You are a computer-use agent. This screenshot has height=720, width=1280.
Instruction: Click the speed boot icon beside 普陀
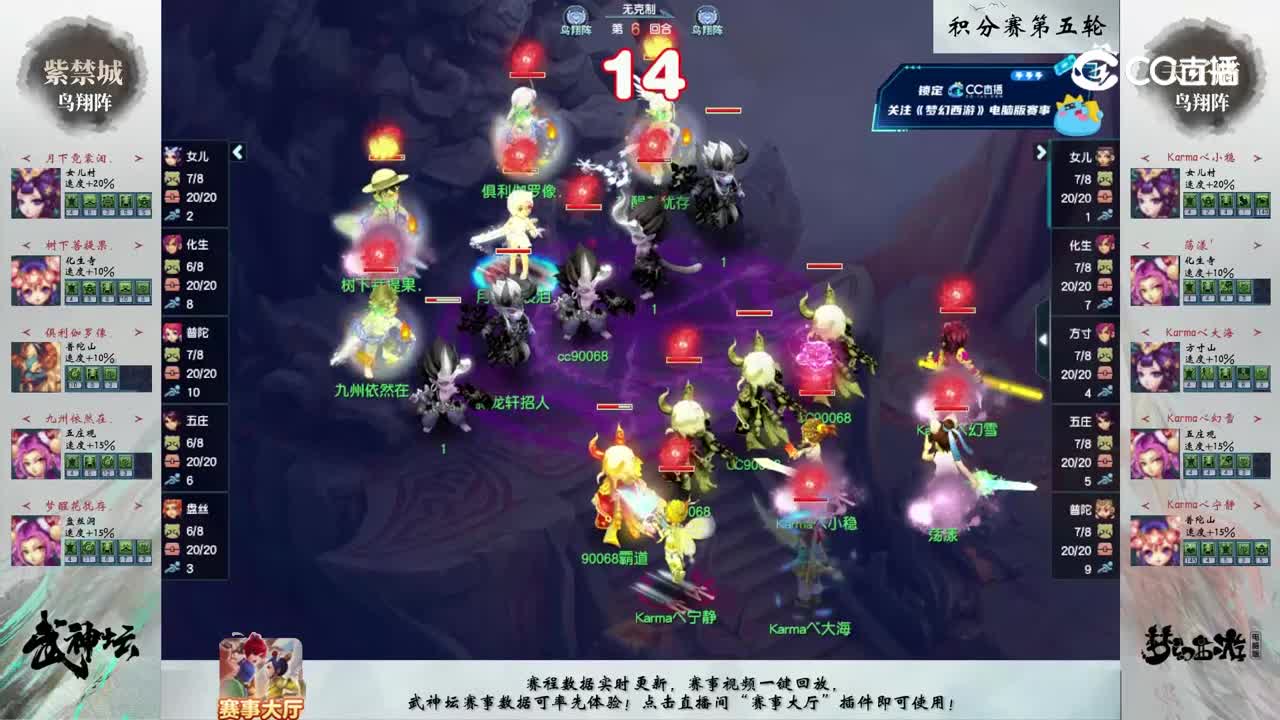(170, 392)
